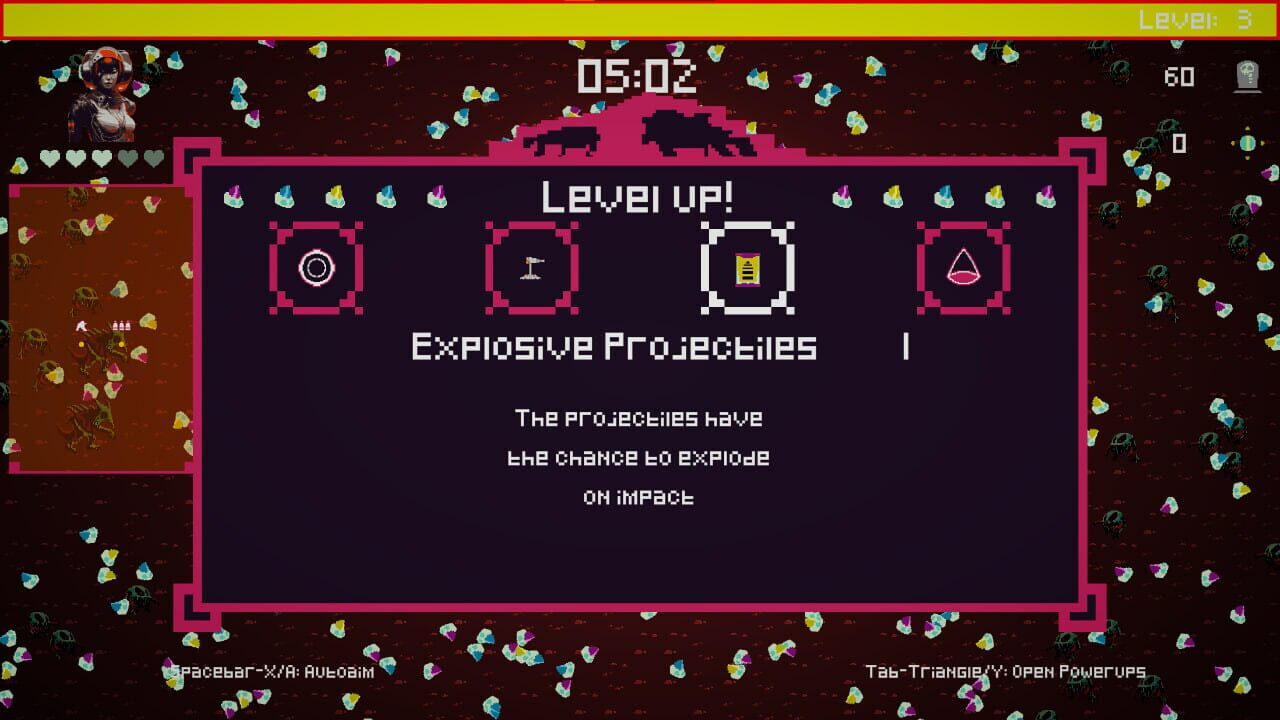
Task: Click the green planet compass icon
Action: 1246,142
